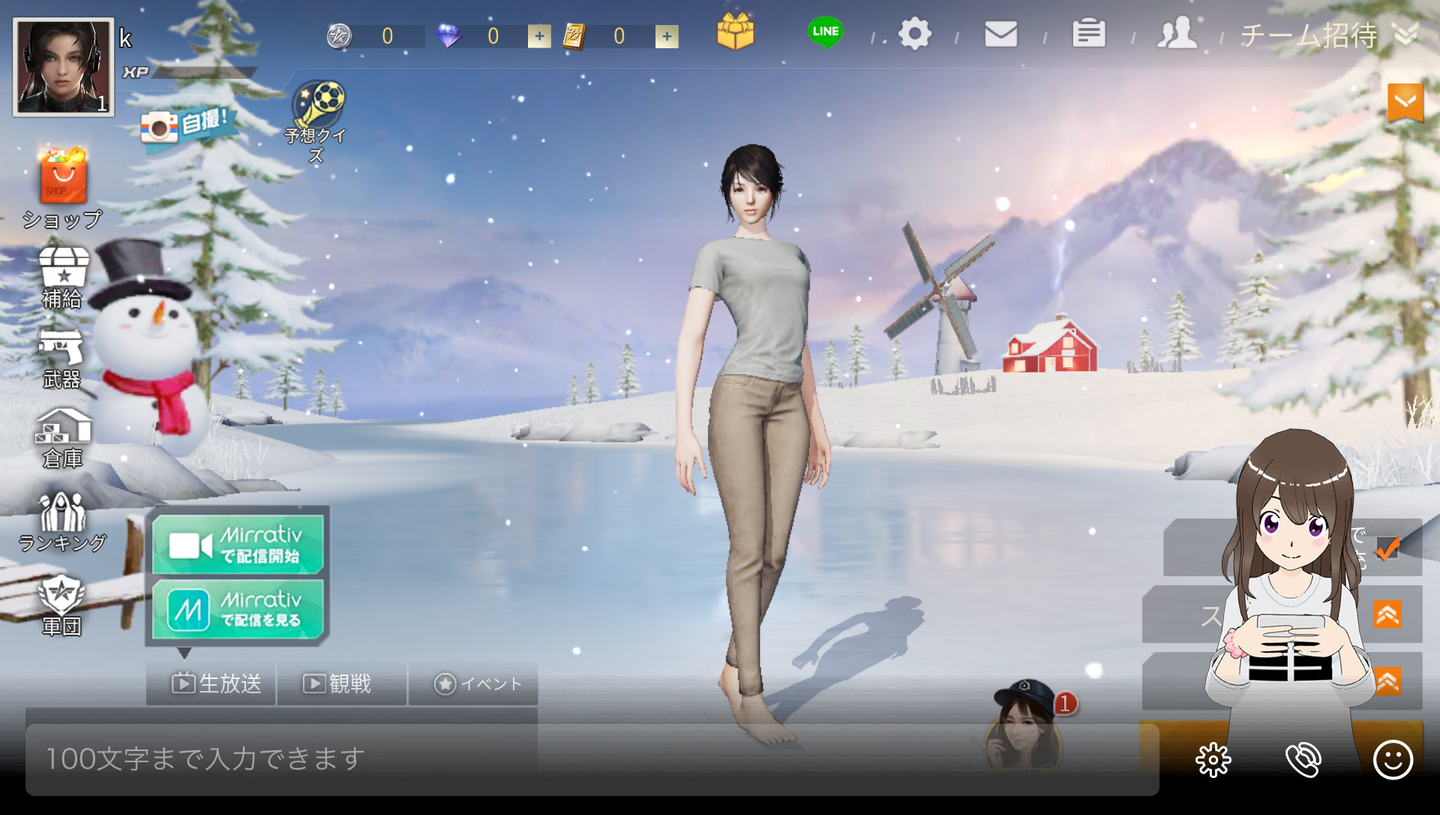Open the player profile avatar
Viewport: 1440px width, 815px height.
click(x=63, y=67)
